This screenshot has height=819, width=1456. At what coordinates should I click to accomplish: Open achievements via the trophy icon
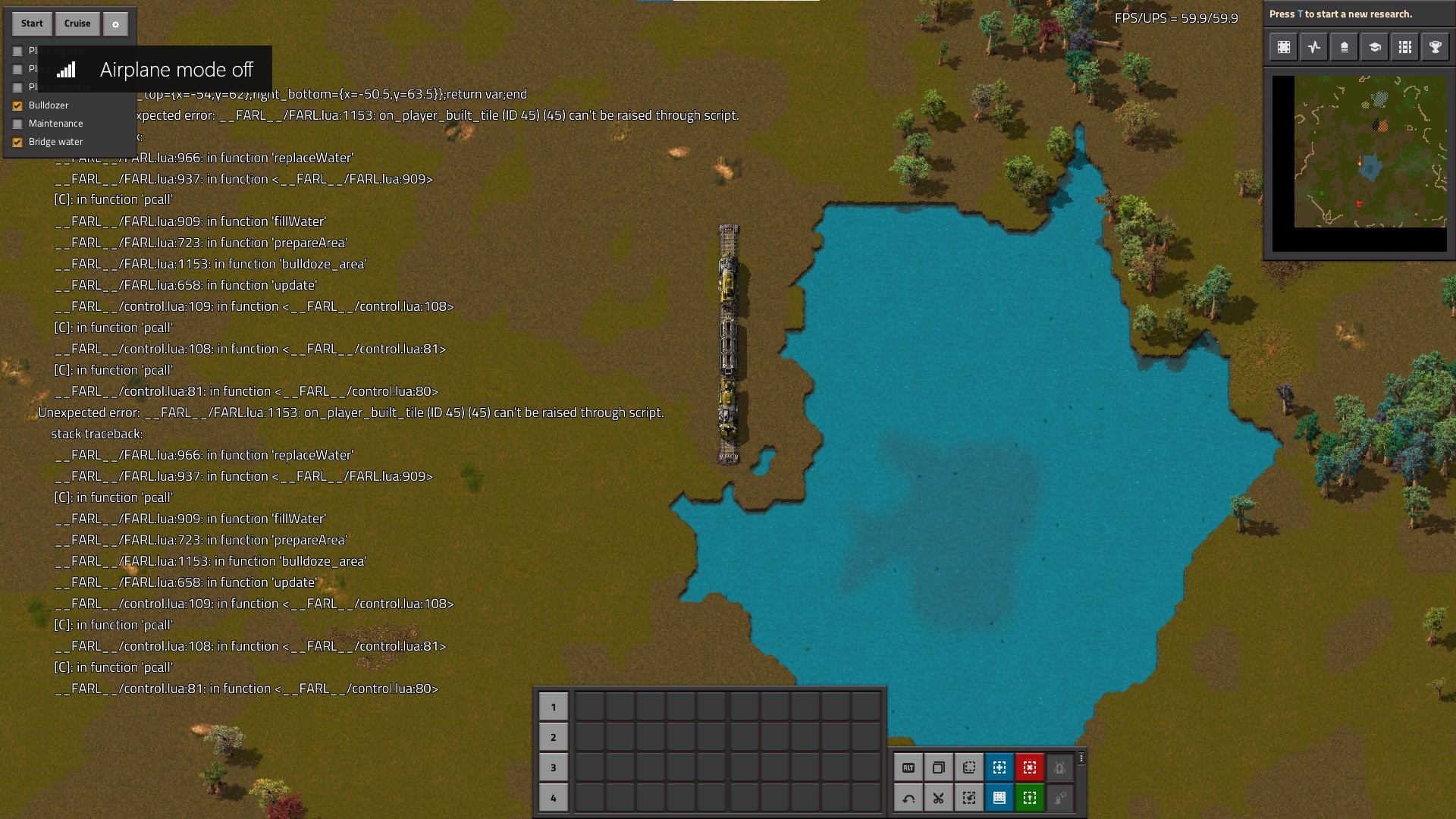point(1436,47)
